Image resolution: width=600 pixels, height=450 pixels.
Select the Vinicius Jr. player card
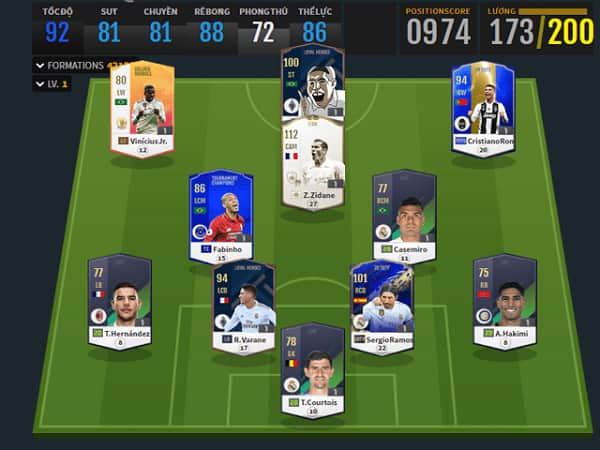[139, 104]
